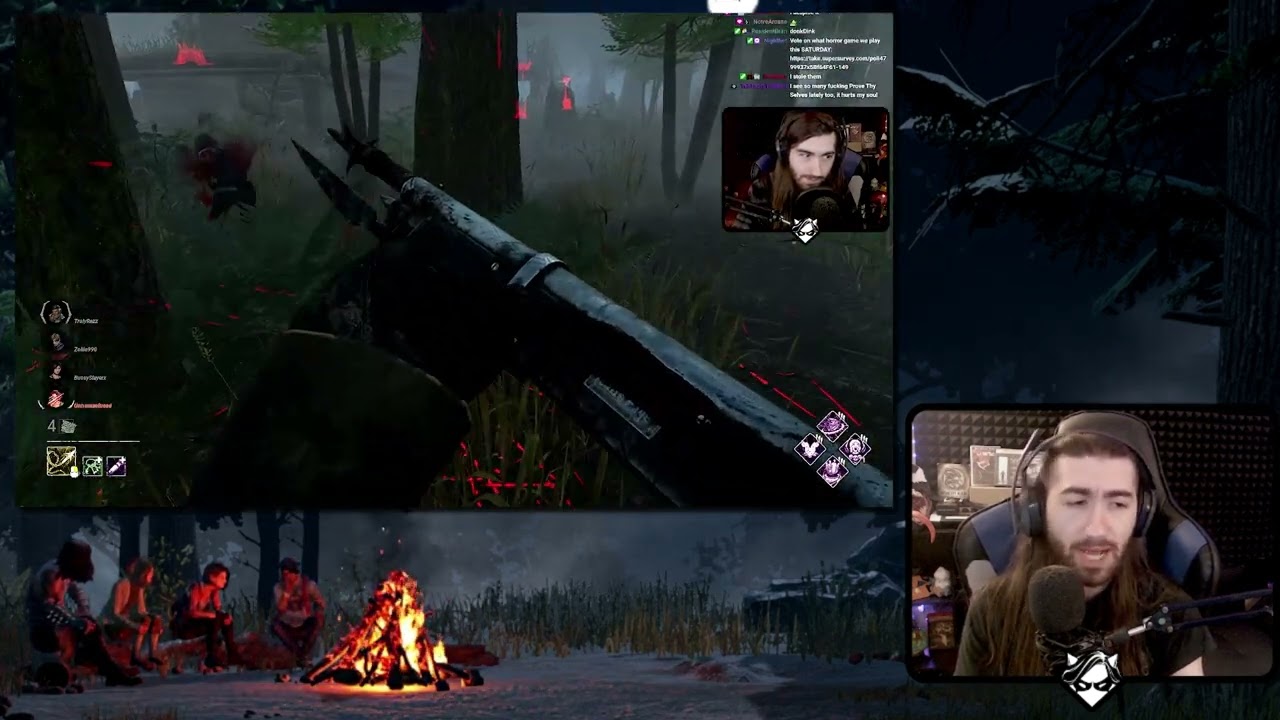Click the red-highlighted fourth survivor name
Screen dimensions: 1280x720
pyautogui.click(x=94, y=403)
